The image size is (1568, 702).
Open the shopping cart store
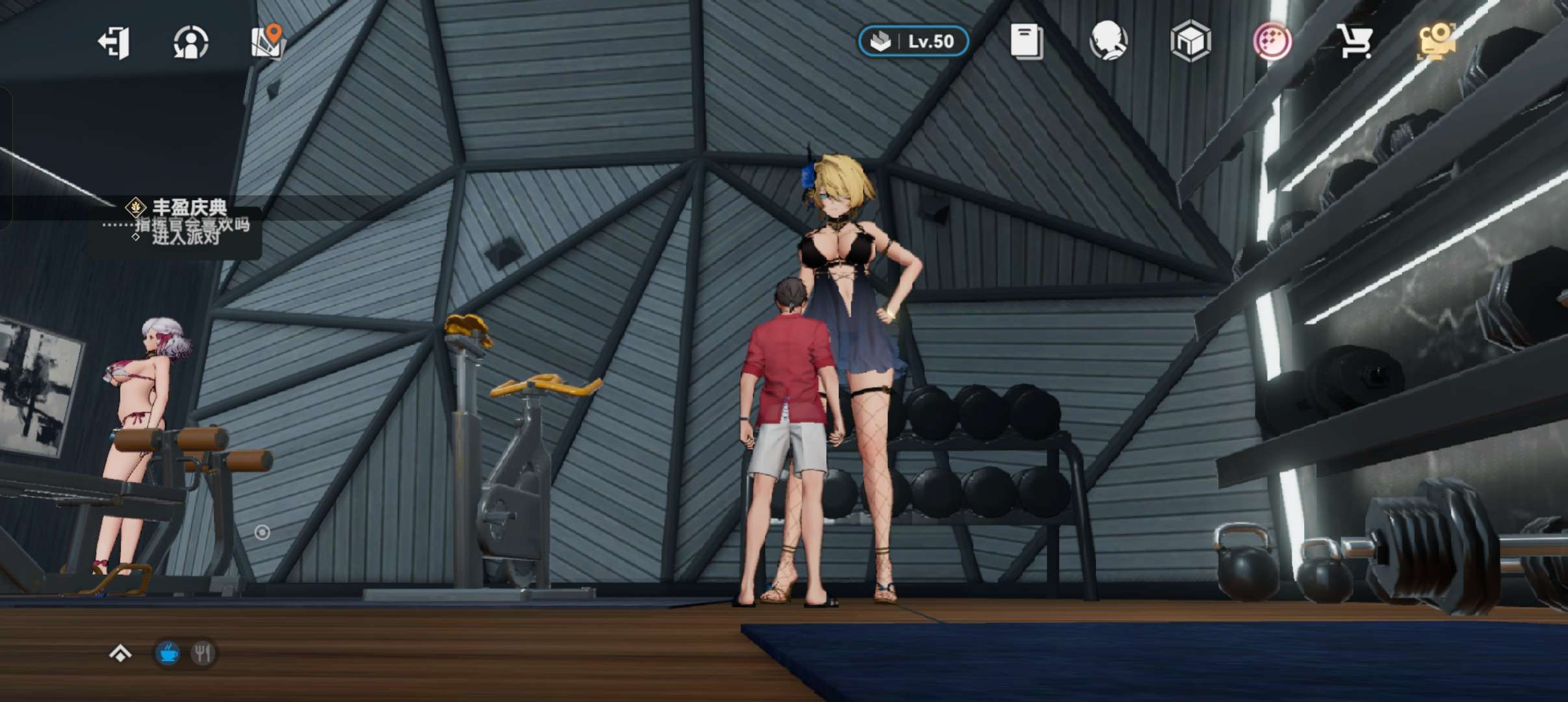coord(1355,42)
